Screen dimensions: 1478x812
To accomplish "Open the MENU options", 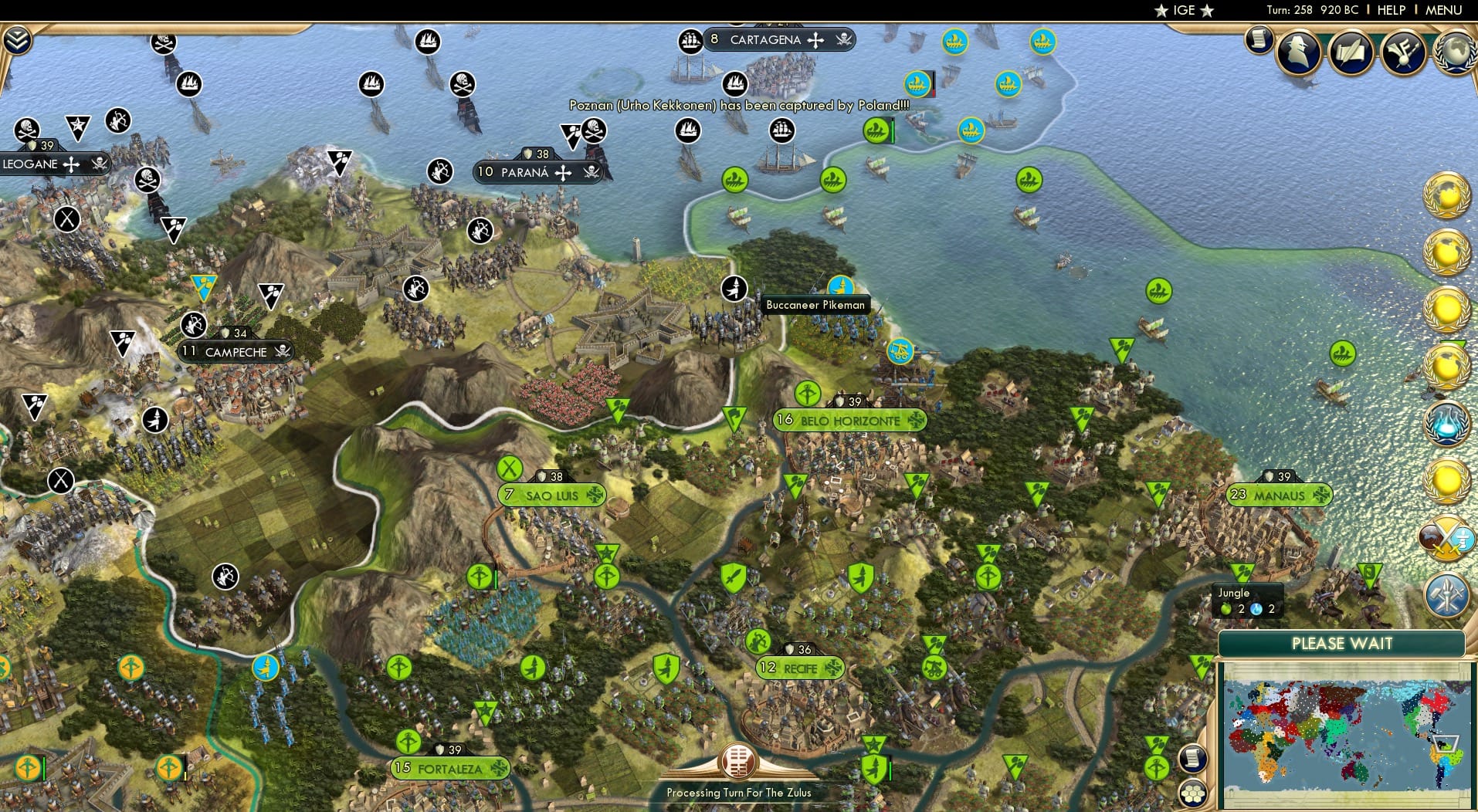I will pyautogui.click(x=1443, y=10).
